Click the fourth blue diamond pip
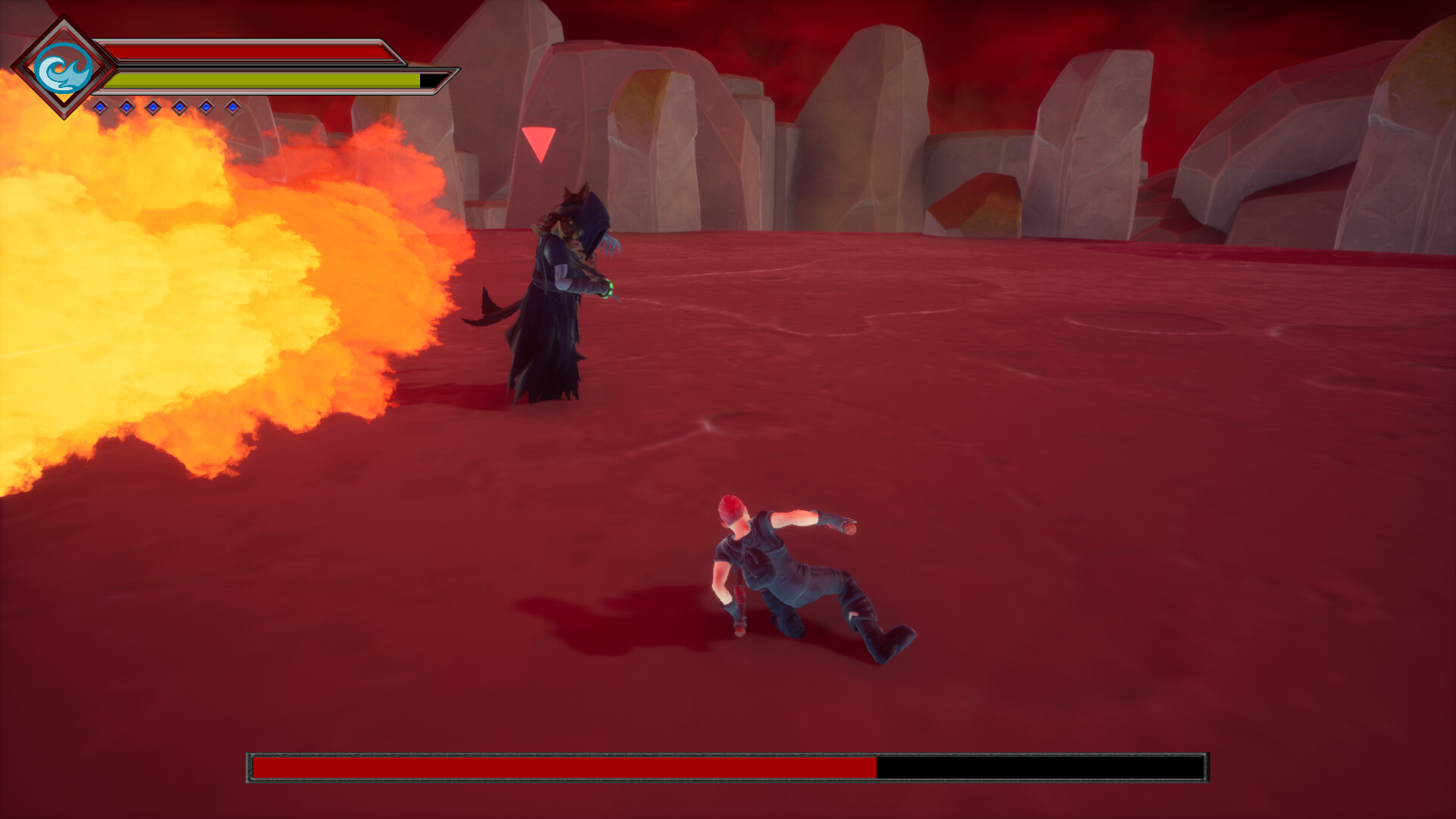 [179, 107]
